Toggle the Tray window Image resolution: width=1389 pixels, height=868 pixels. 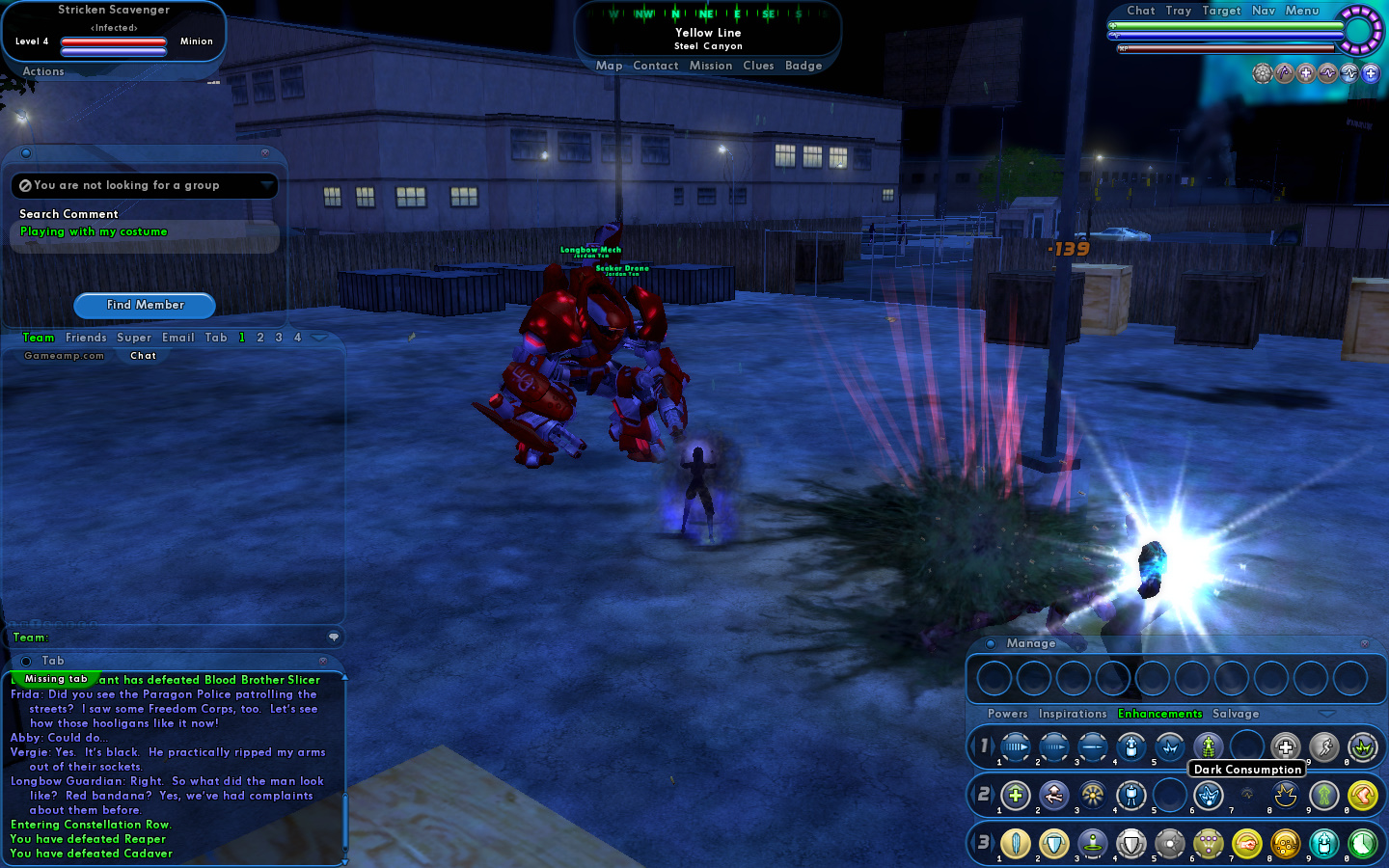[1179, 11]
